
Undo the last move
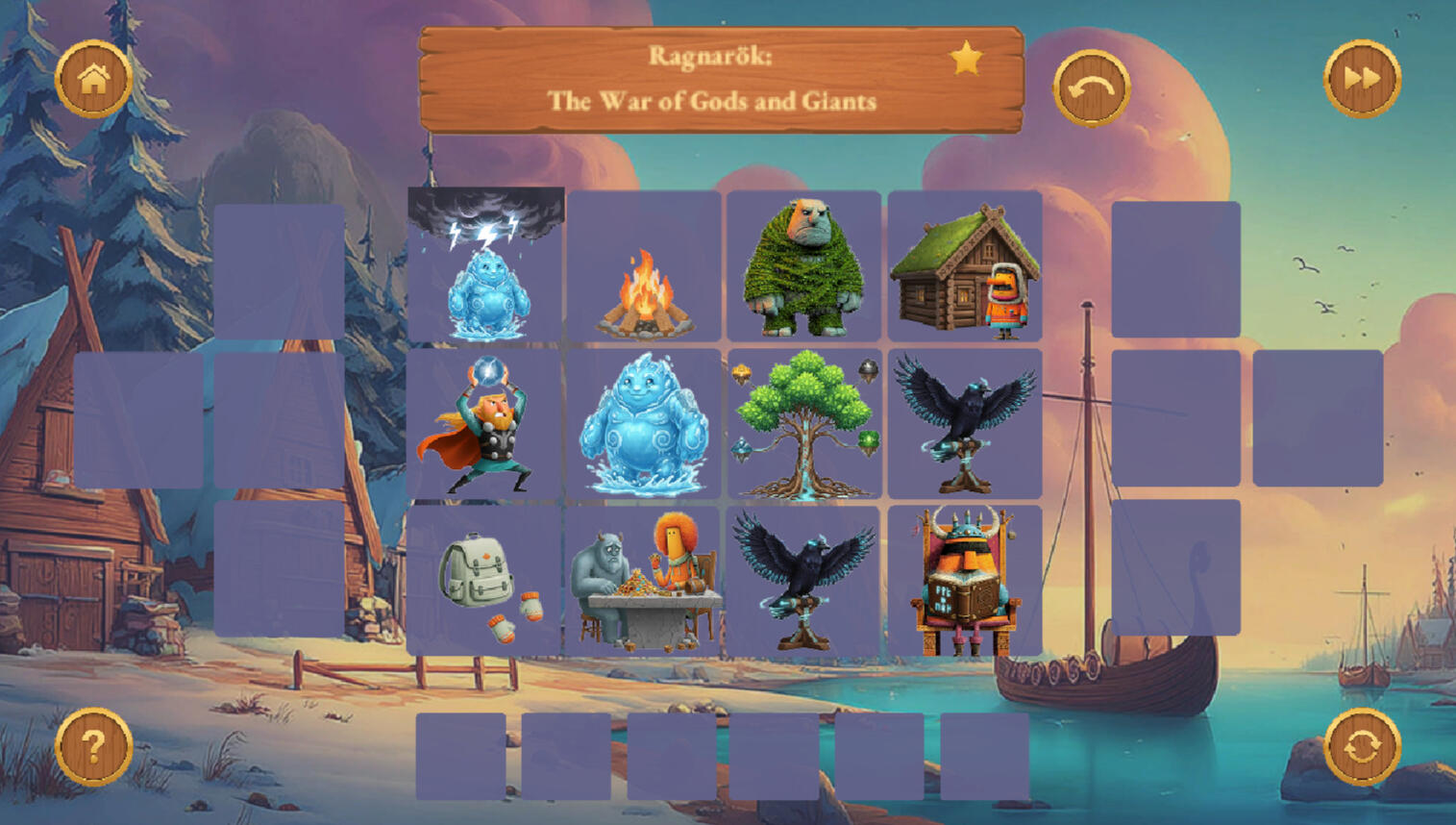[x=1091, y=88]
